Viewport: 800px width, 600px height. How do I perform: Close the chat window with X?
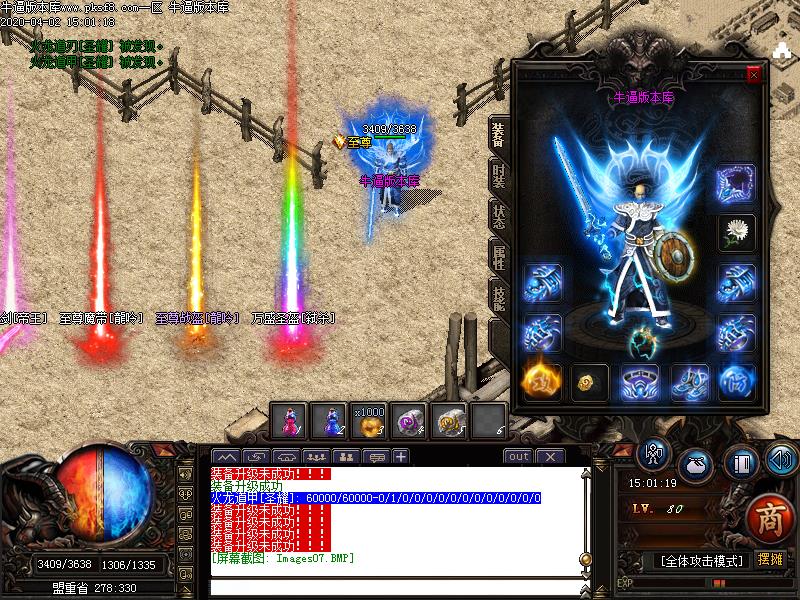(550, 457)
